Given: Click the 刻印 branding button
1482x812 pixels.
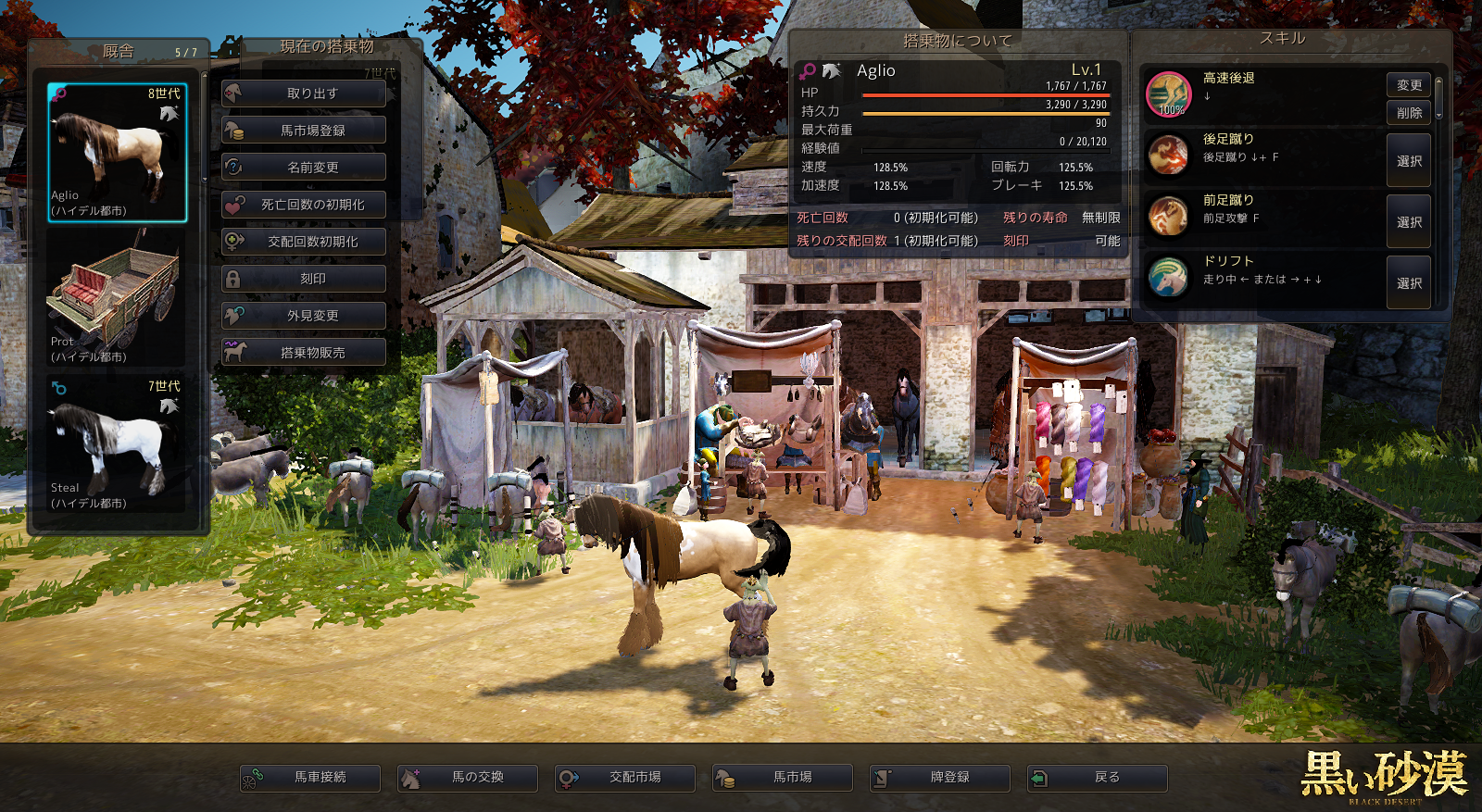Looking at the screenshot, I should coord(304,279).
